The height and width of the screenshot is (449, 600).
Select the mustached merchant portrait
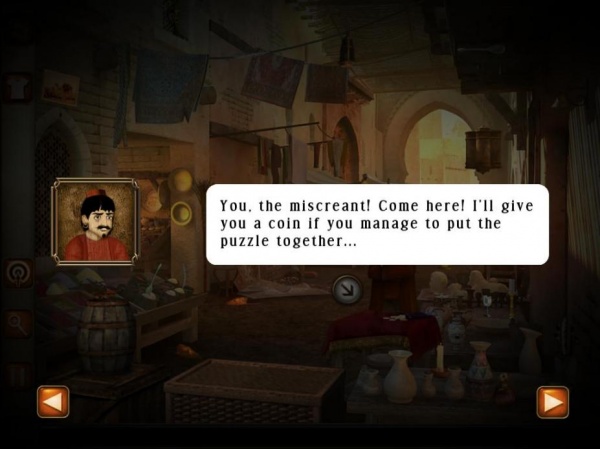(x=95, y=222)
